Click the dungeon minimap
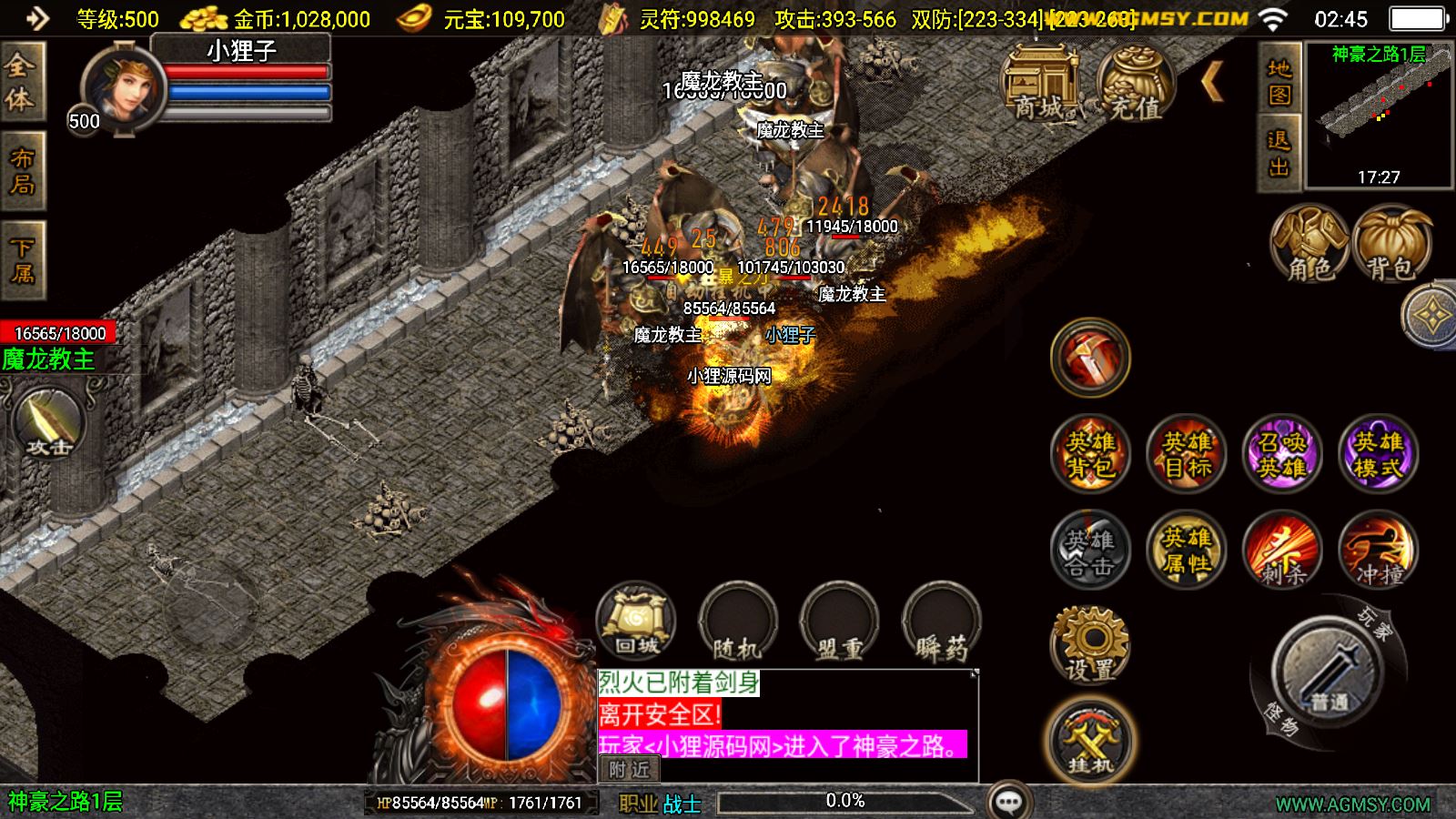 pos(1379,115)
